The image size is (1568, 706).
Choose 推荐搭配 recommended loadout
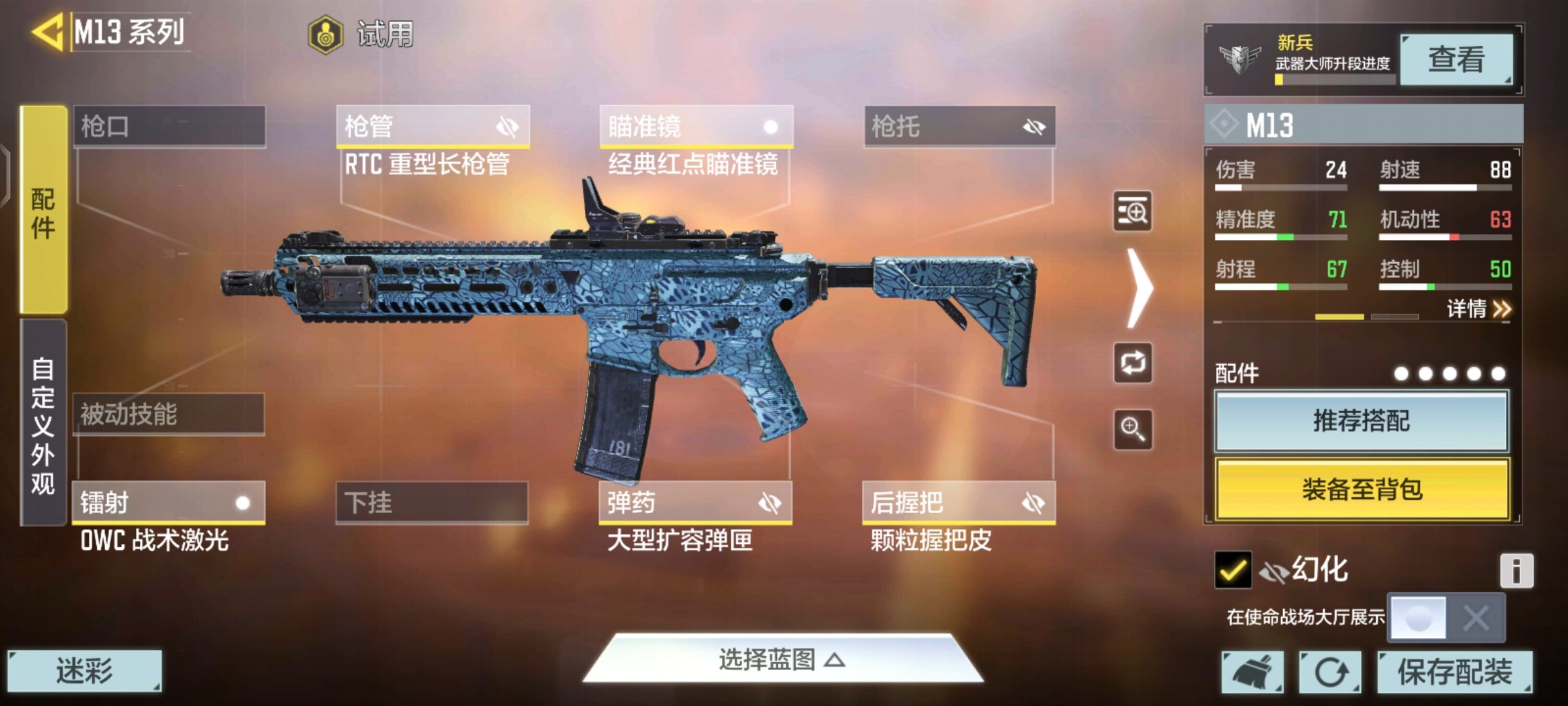click(1362, 421)
